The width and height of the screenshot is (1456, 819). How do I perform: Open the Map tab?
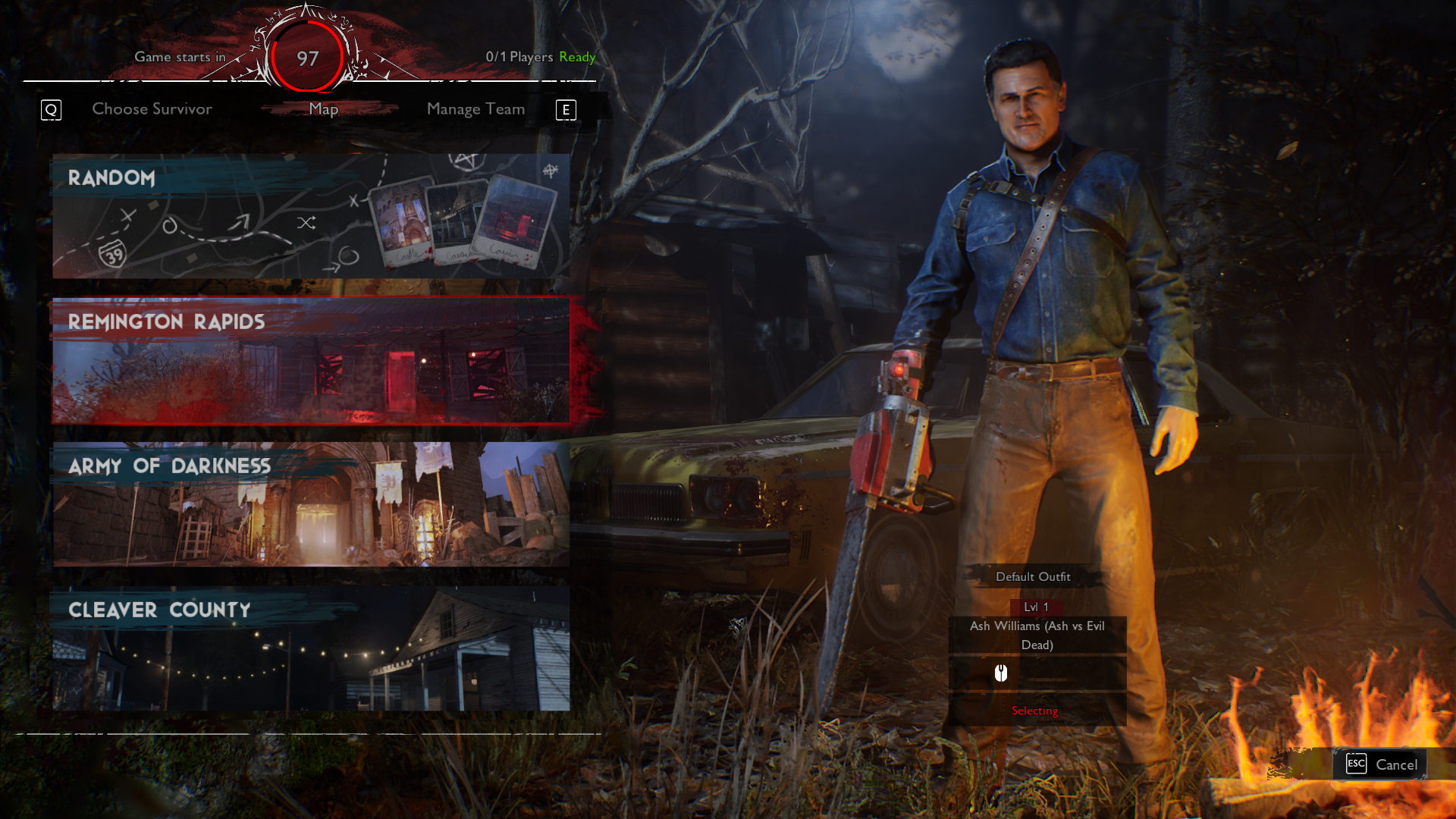[x=324, y=109]
